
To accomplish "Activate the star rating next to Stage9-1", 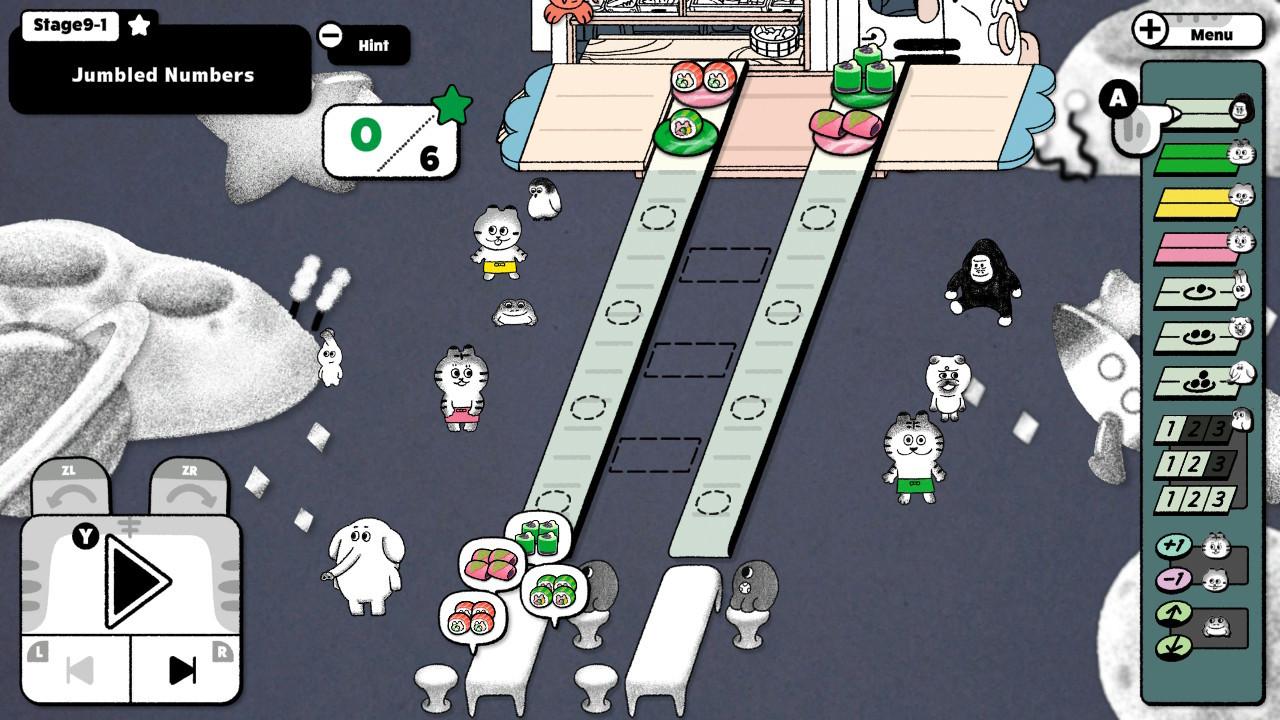I will click(x=137, y=27).
